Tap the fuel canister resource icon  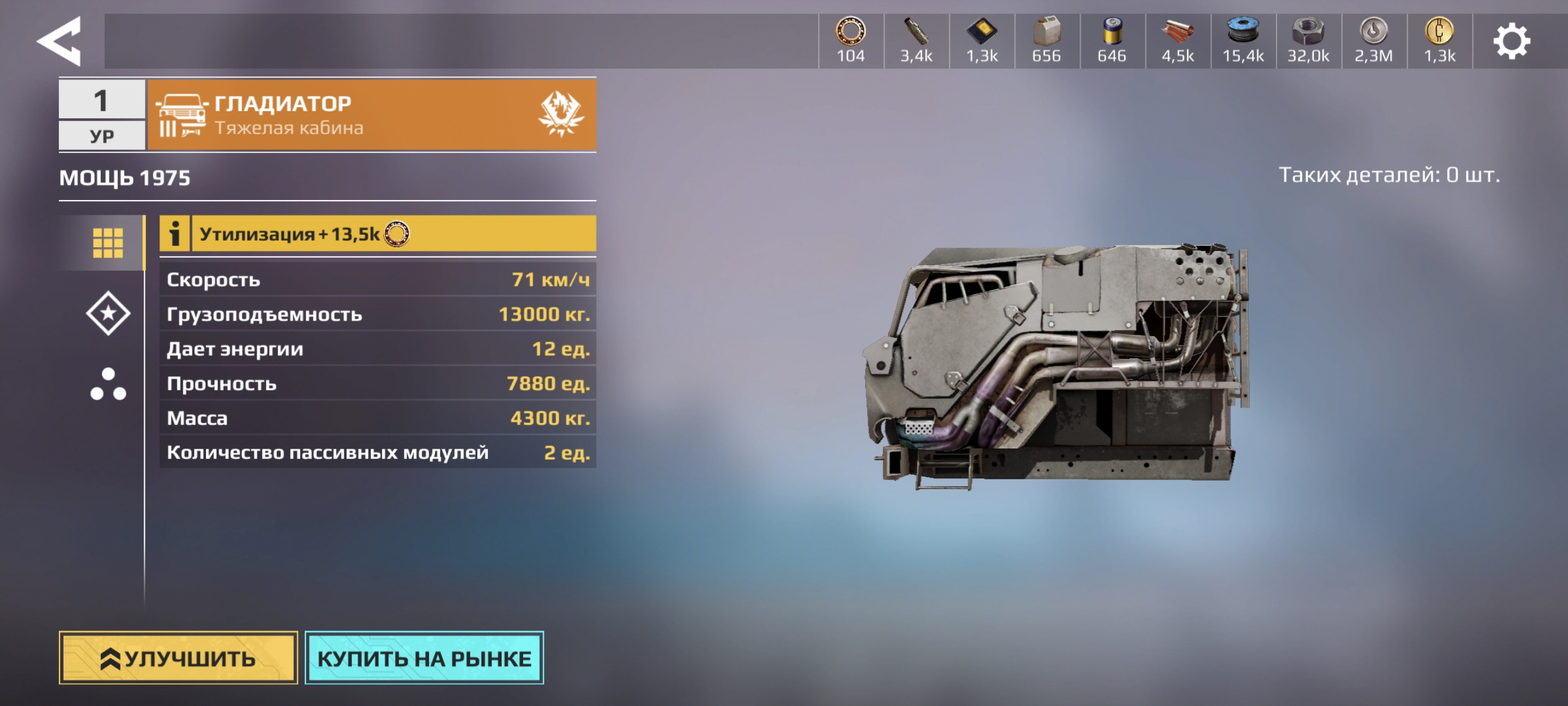(x=1047, y=32)
